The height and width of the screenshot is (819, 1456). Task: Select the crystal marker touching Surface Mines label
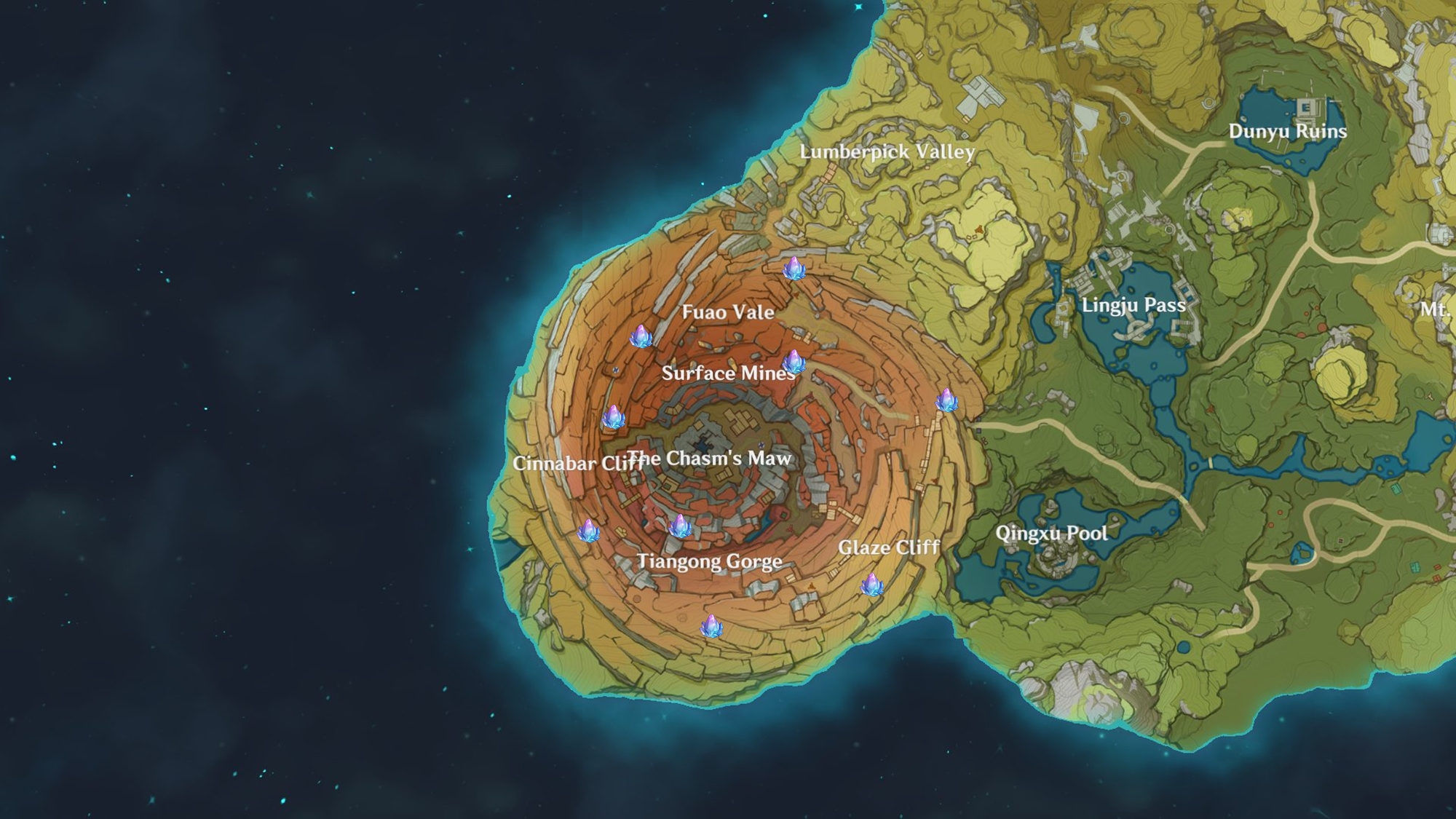tap(794, 362)
